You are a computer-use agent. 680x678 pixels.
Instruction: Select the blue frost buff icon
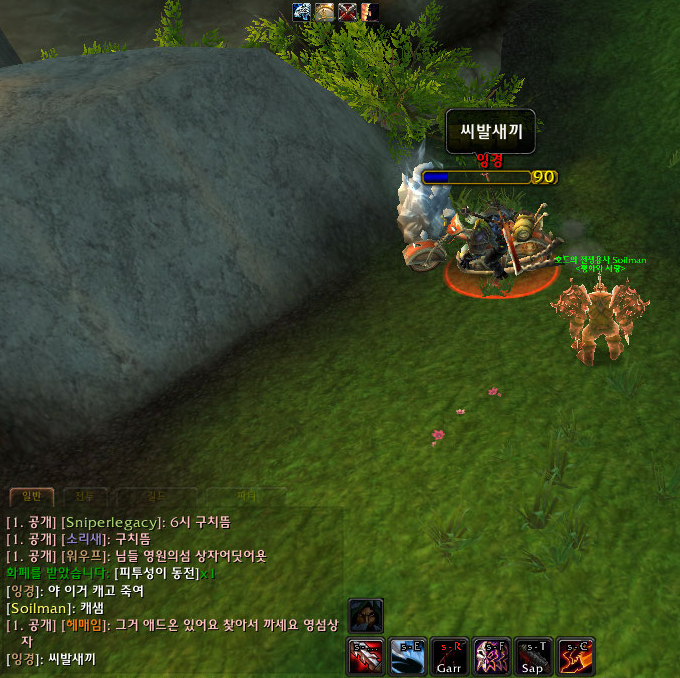tap(302, 12)
